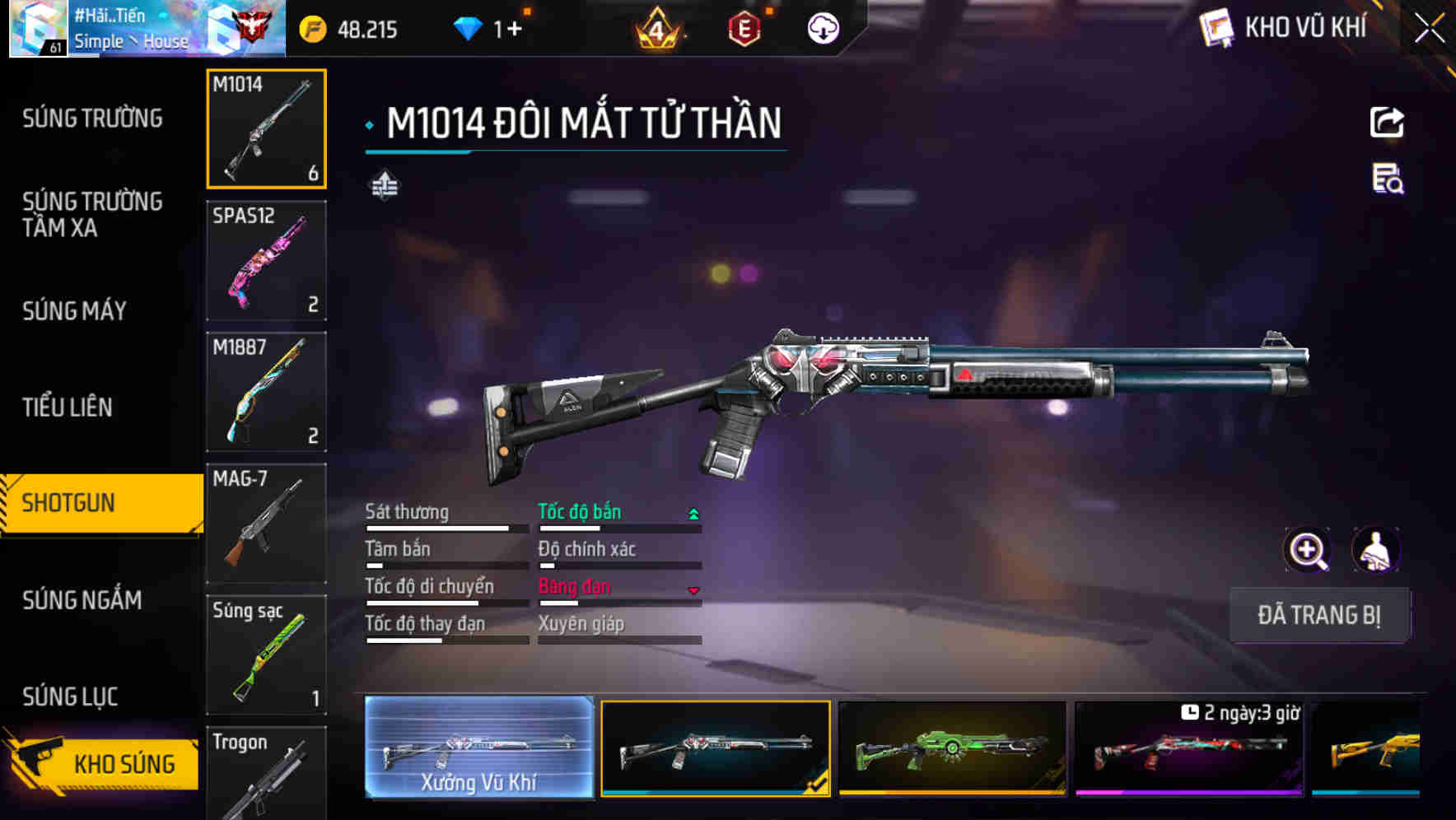Screen dimensions: 1456x820
Task: Open the Xưởng Vũ Khí workshop tile
Action: click(x=478, y=747)
